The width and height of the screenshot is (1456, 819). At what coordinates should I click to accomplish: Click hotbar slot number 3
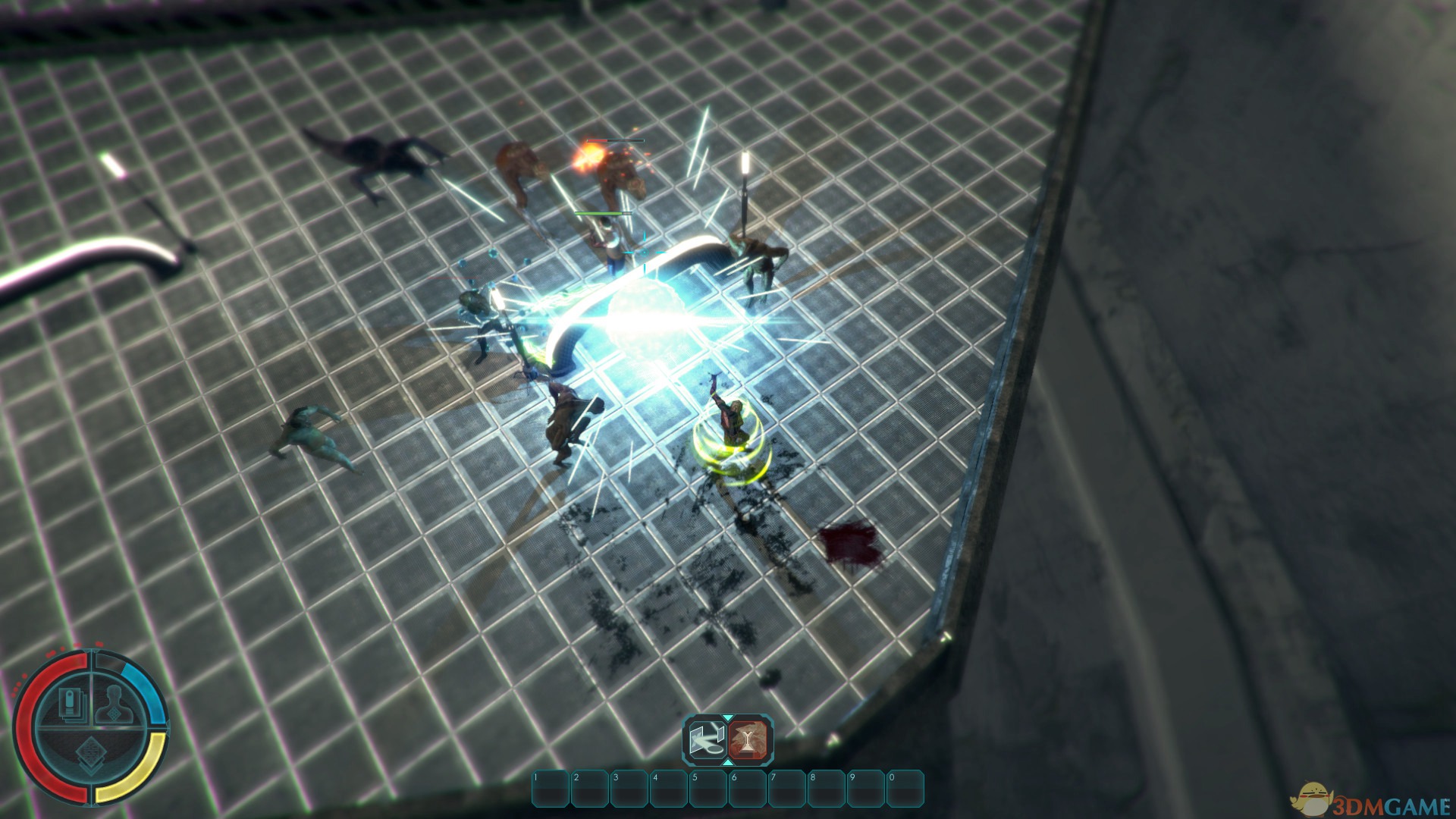point(629,789)
